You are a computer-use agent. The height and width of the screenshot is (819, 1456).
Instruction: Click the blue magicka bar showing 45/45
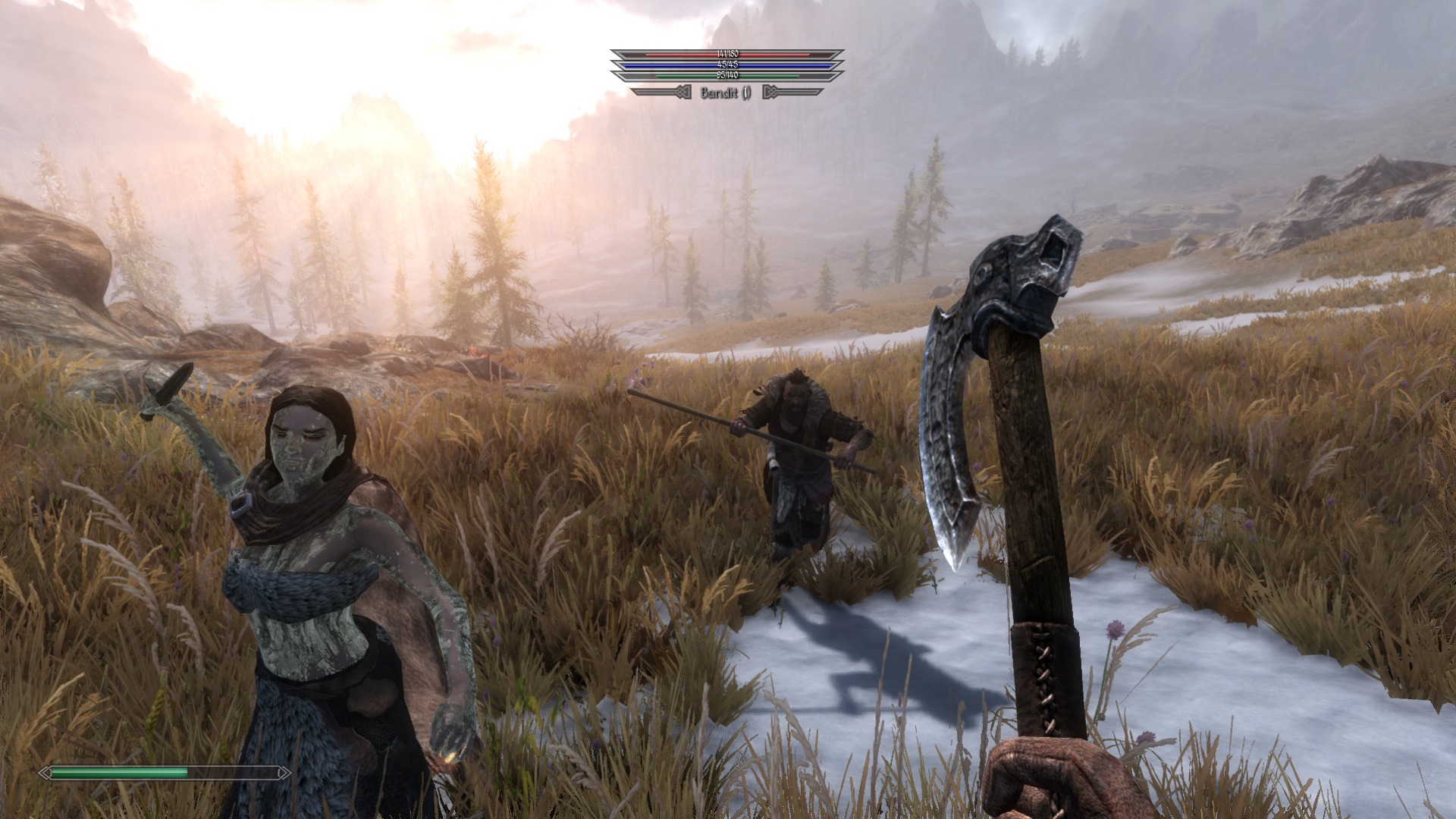(728, 65)
